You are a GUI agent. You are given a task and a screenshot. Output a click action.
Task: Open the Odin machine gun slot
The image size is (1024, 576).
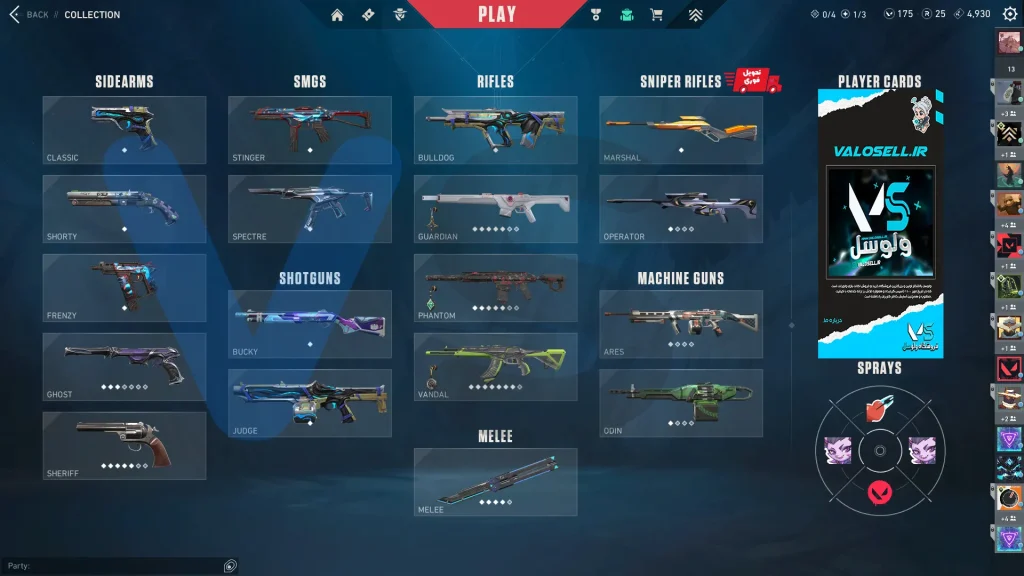tap(680, 403)
